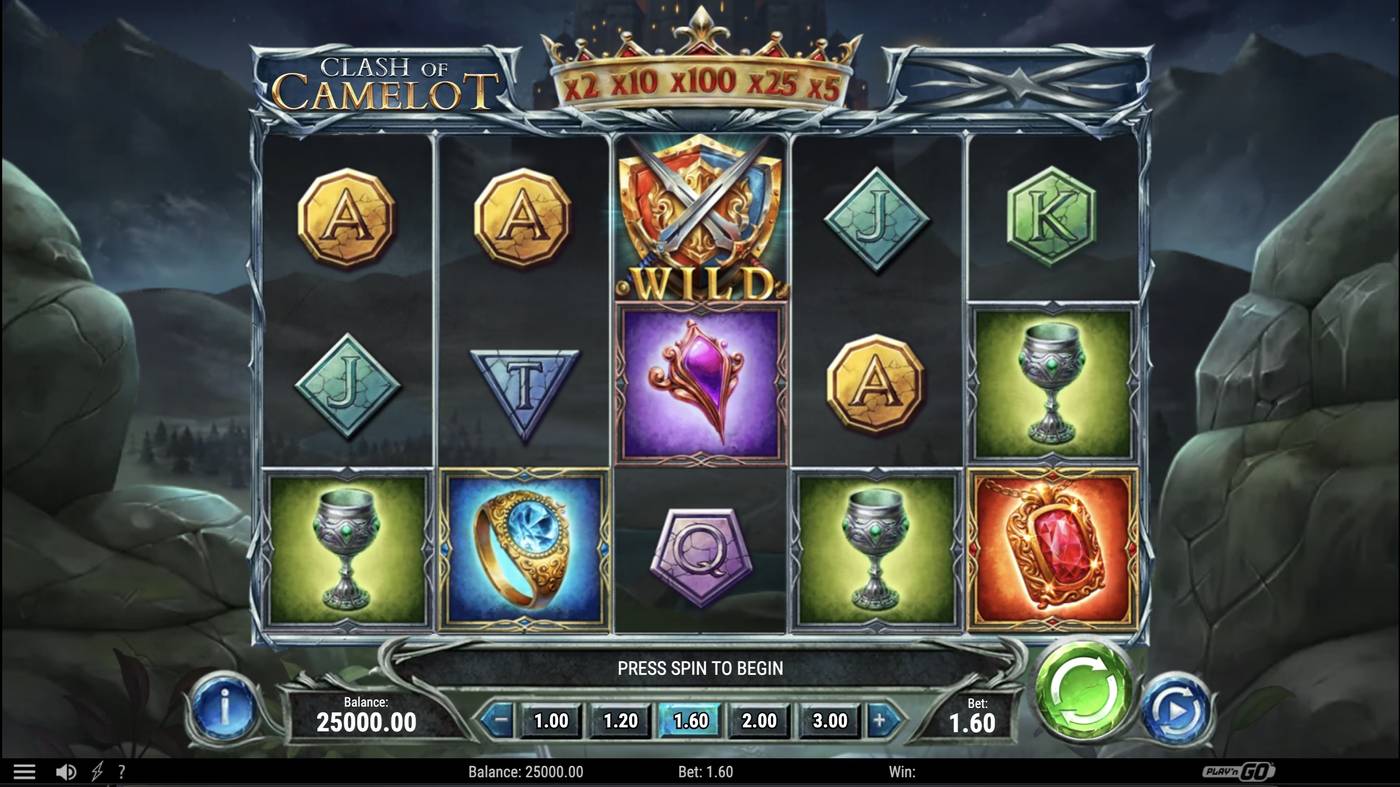The image size is (1400, 787).
Task: Mute the game sound with the speaker icon
Action: (64, 770)
